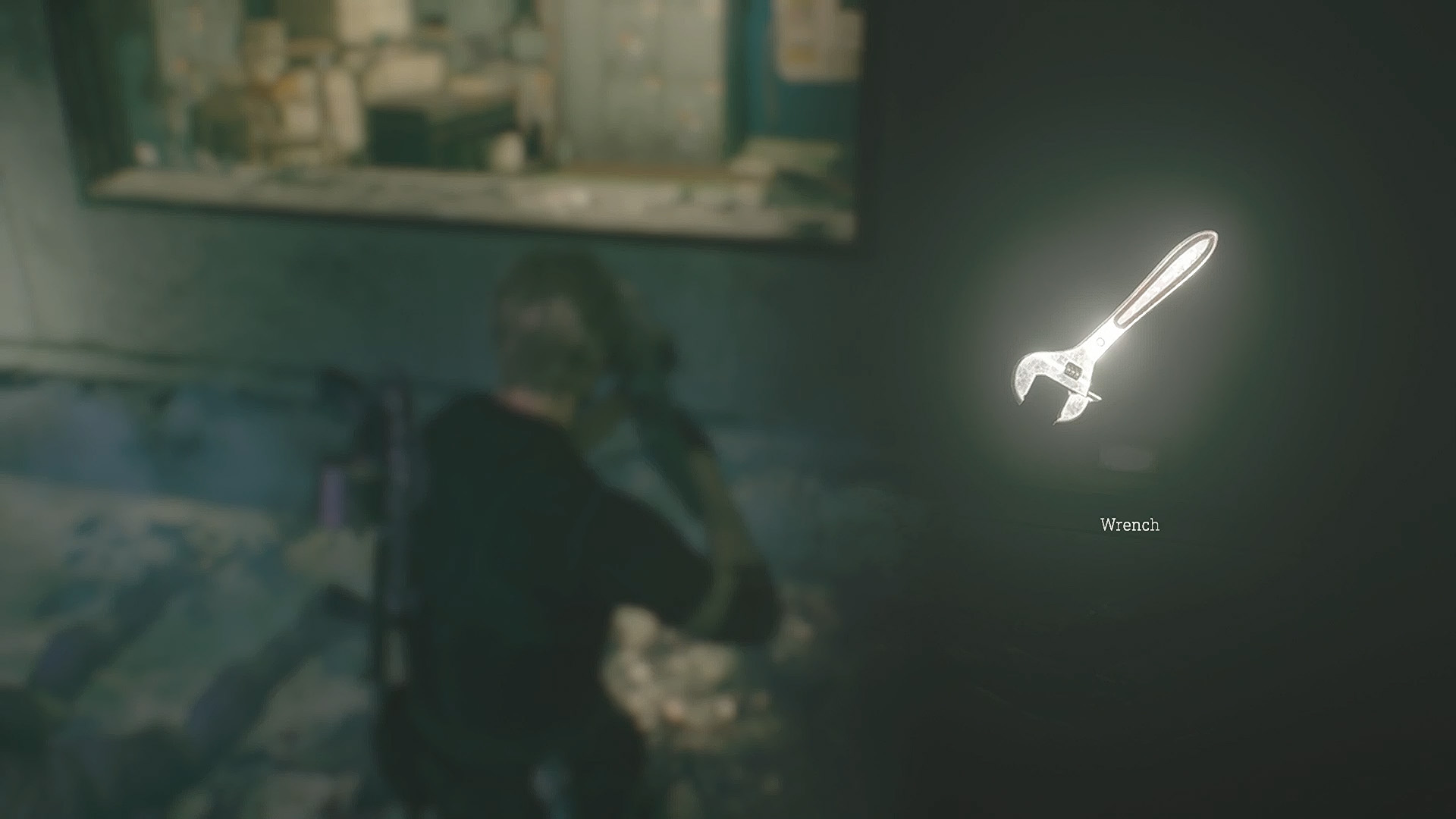1456x819 pixels.
Task: Click the small hole near the wrench head
Action: [x=1100, y=340]
